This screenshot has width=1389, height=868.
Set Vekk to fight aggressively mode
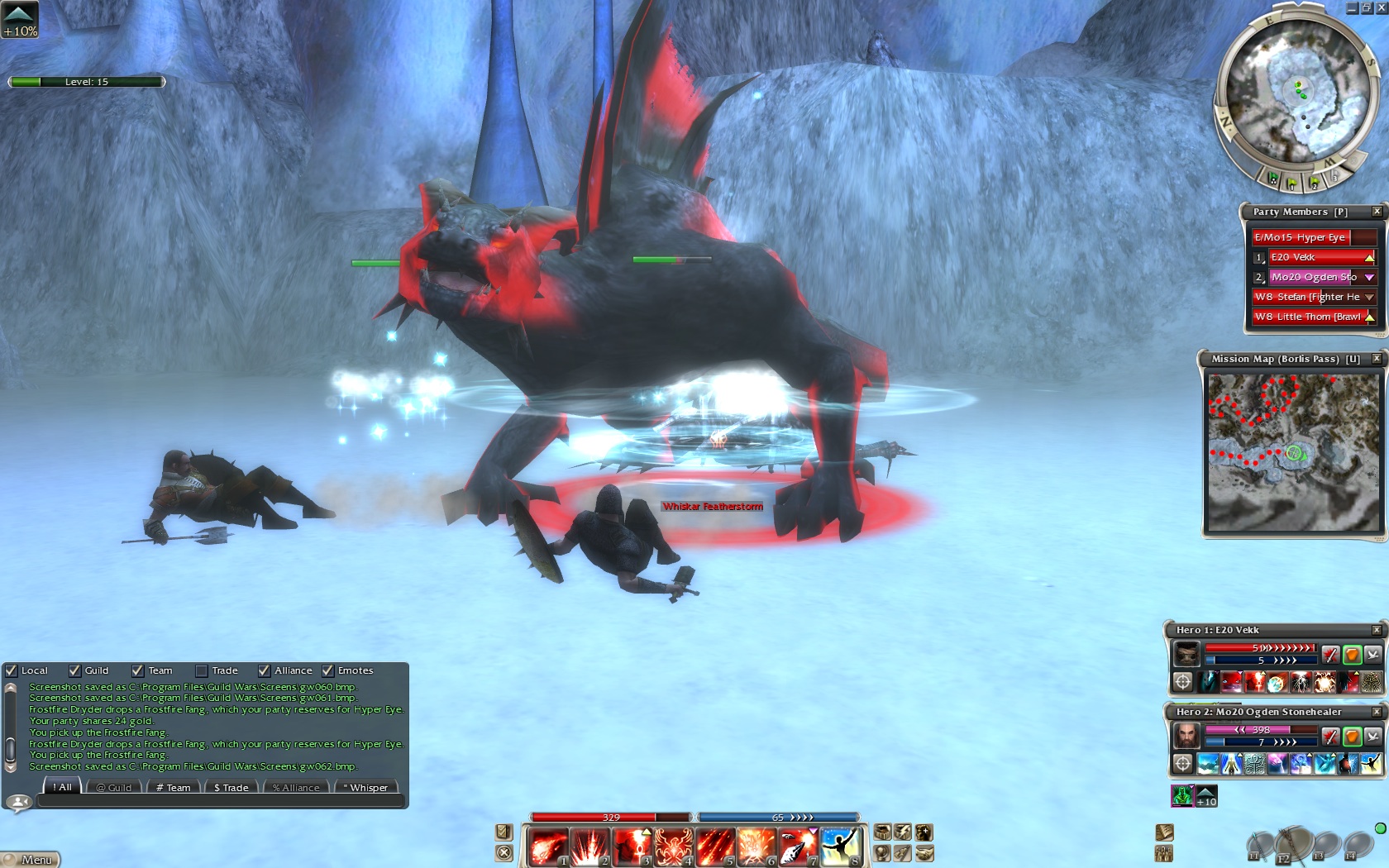pyautogui.click(x=1329, y=655)
